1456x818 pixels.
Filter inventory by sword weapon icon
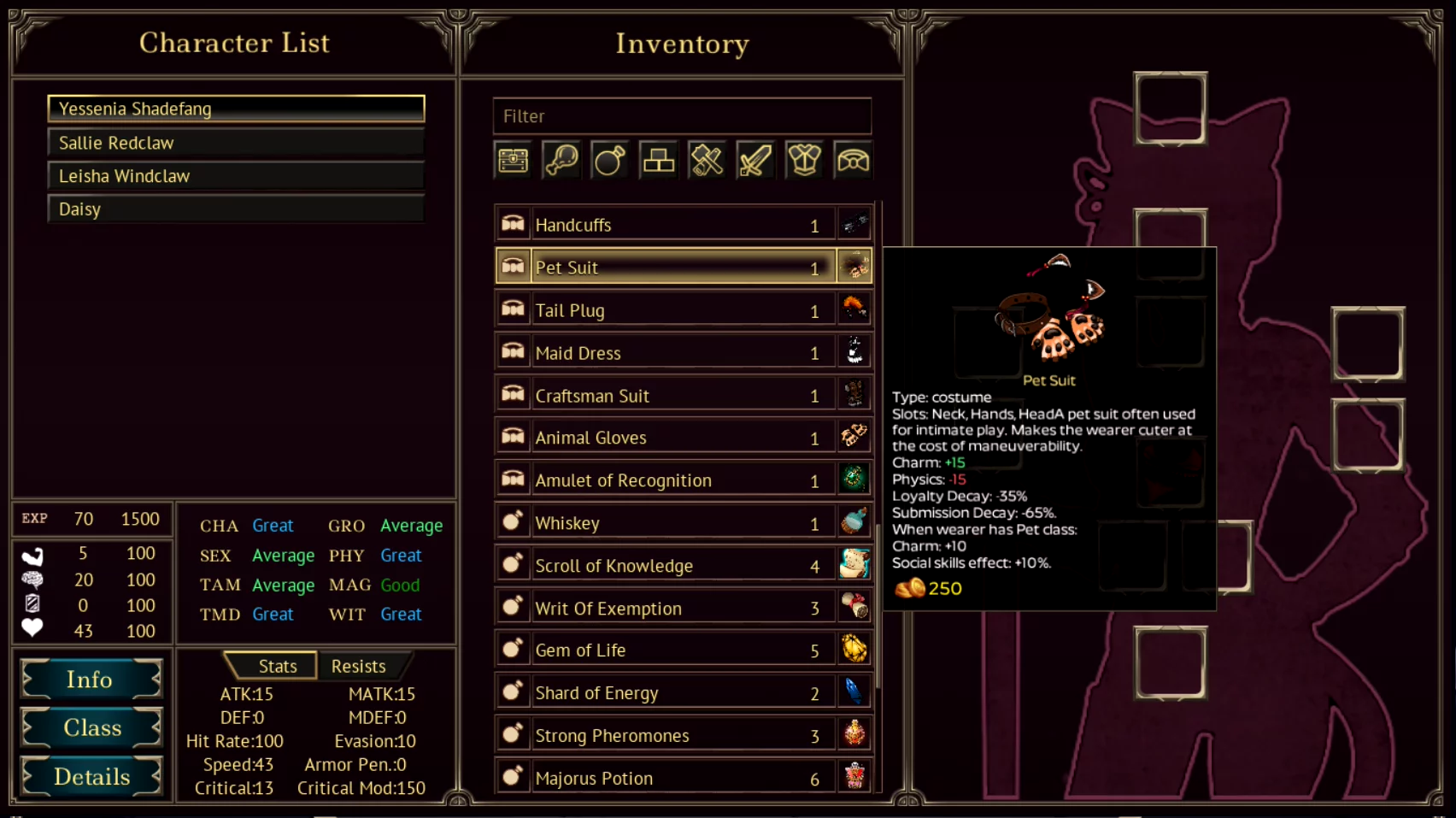755,160
